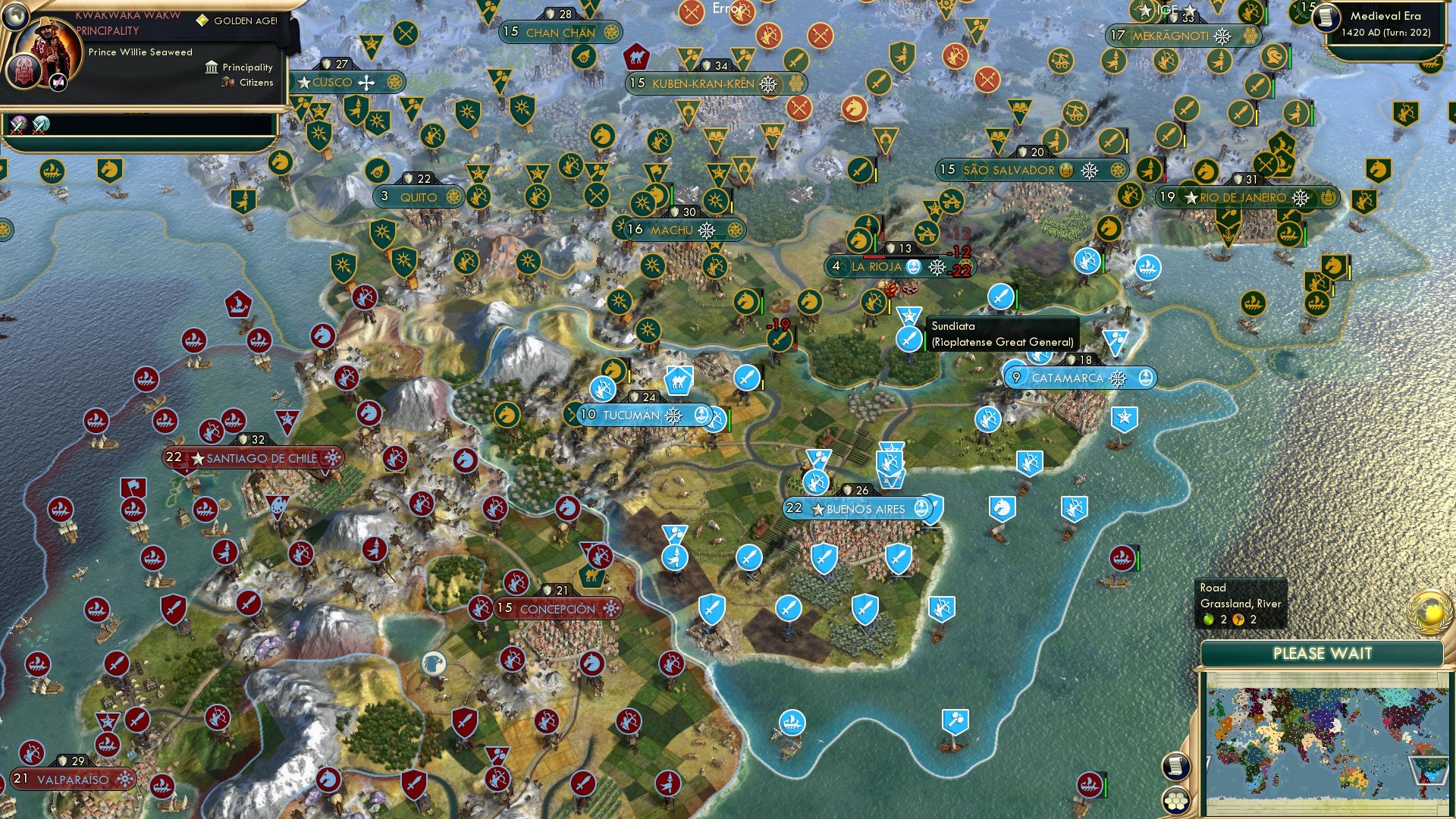The width and height of the screenshot is (1456, 819).
Task: Open the hex-grid map options button
Action: coord(1175,801)
